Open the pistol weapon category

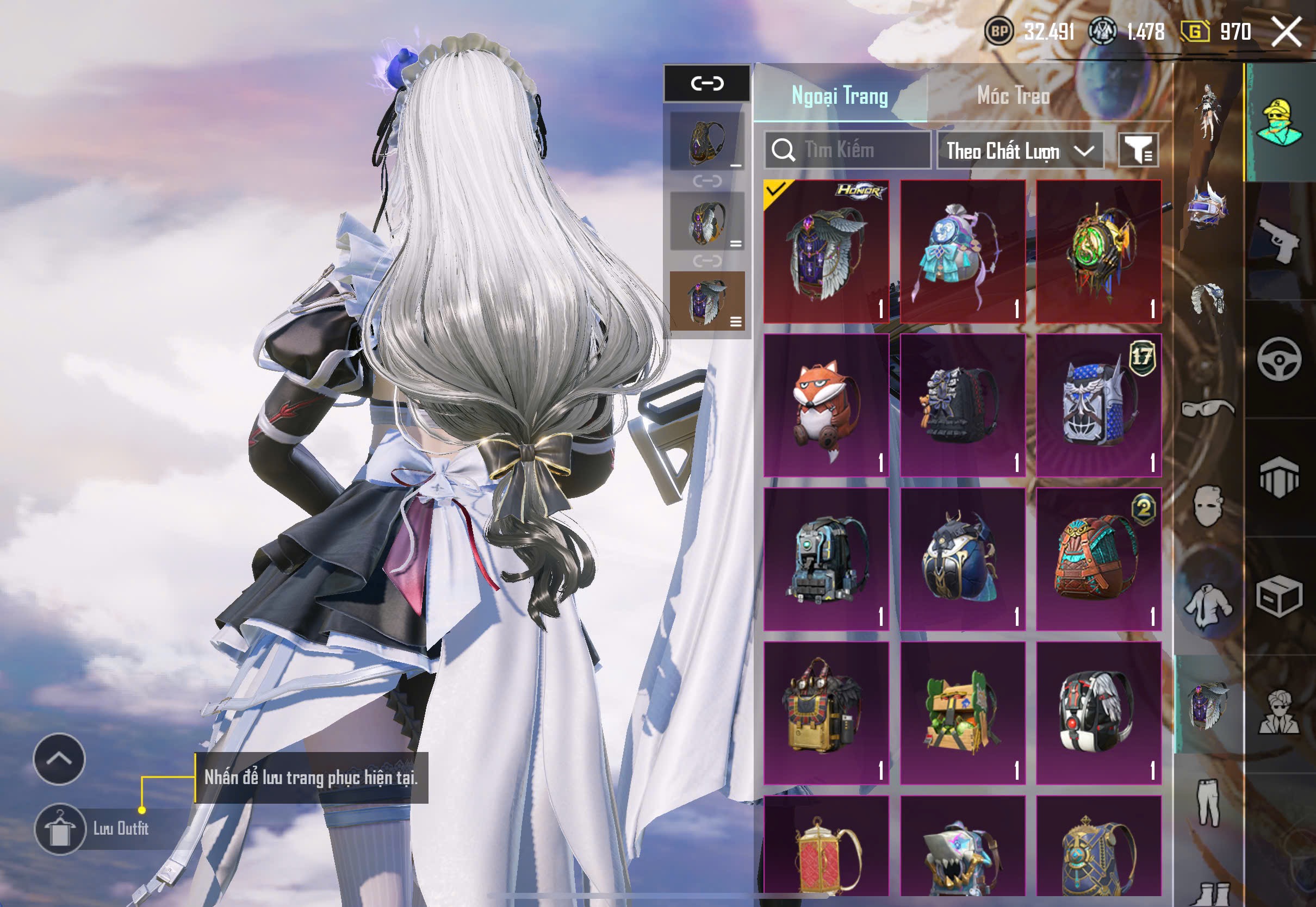click(1279, 240)
